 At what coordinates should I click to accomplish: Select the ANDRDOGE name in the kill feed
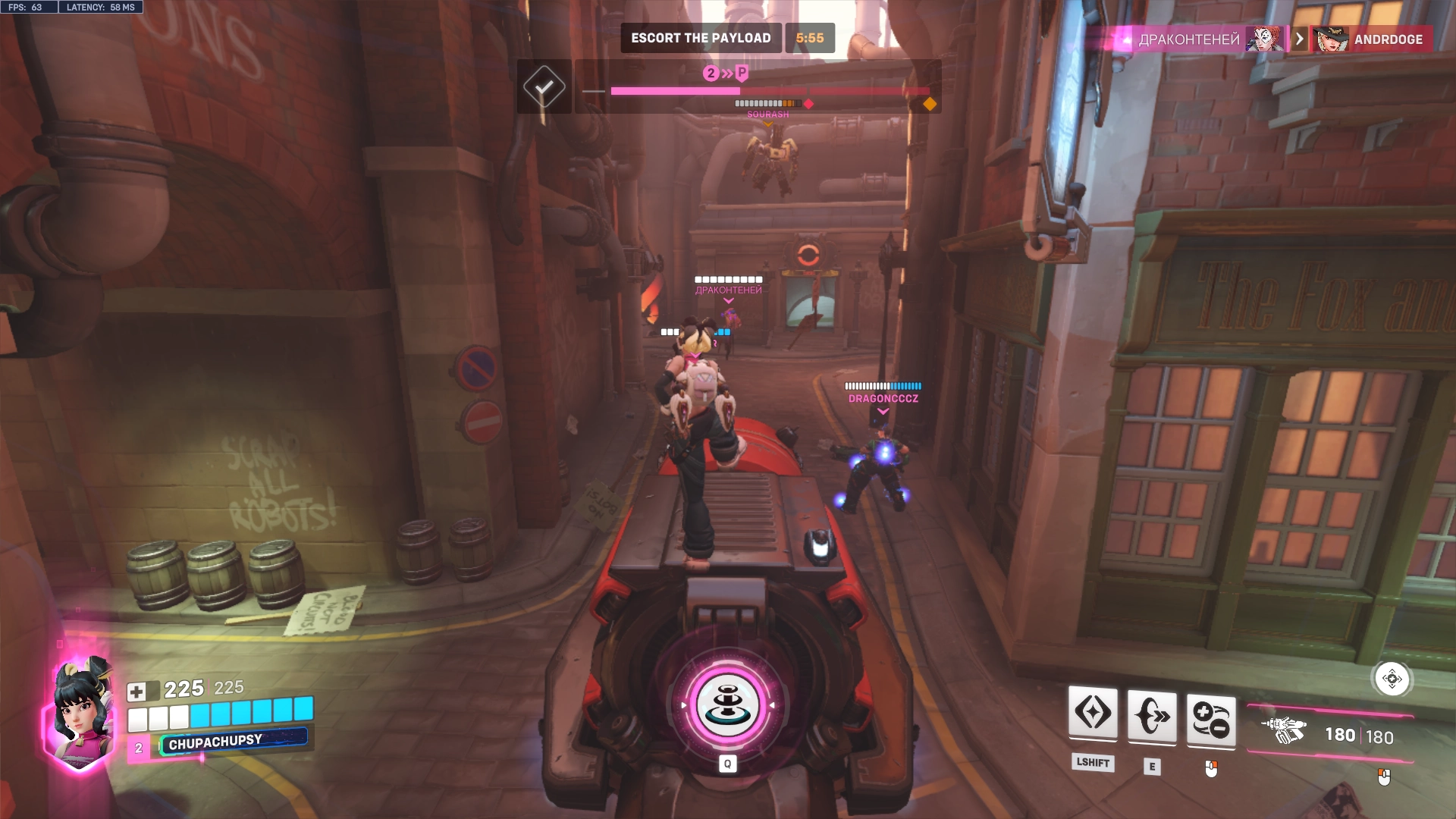(x=1388, y=39)
